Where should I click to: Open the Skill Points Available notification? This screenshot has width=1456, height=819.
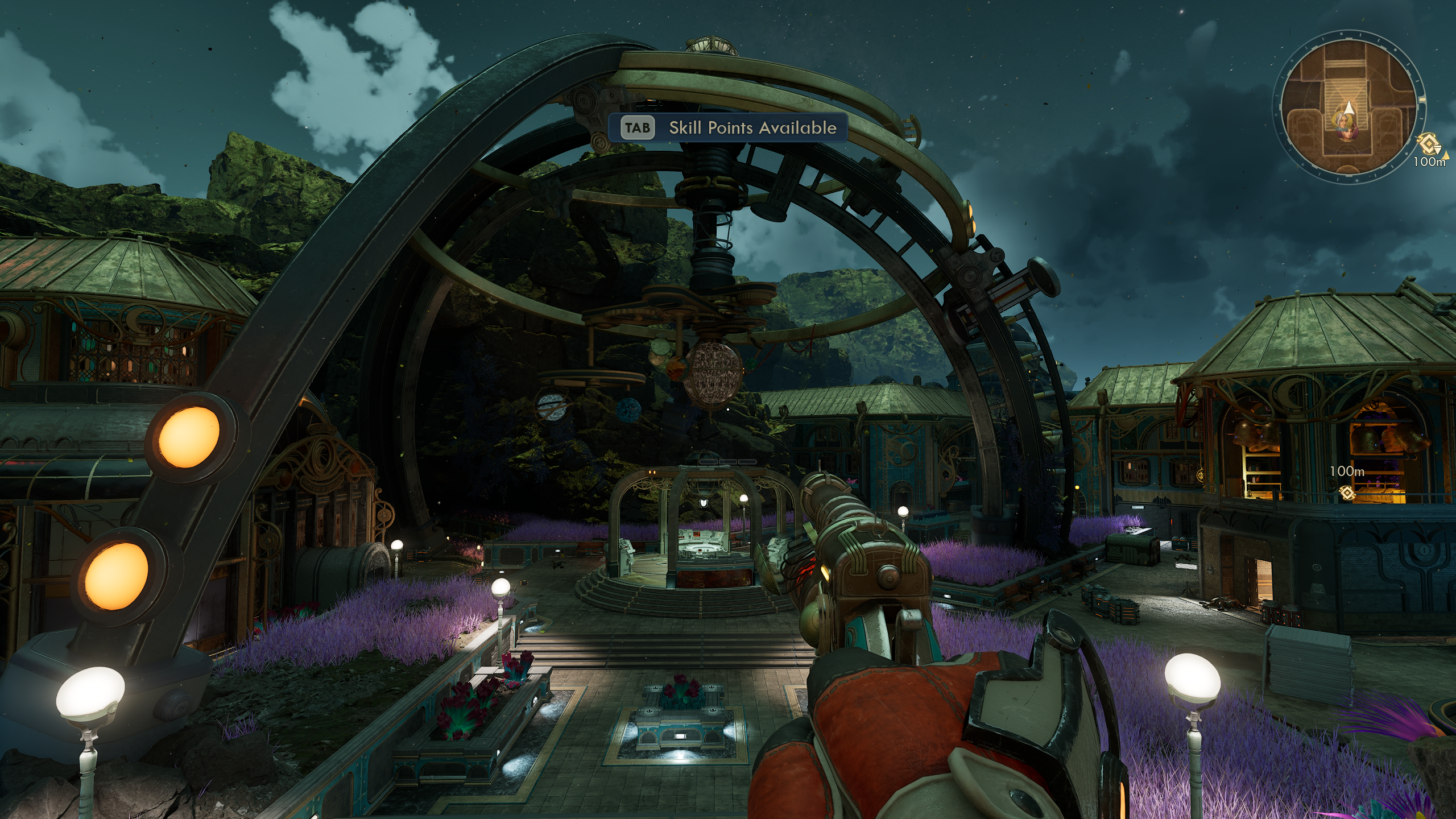point(727,127)
